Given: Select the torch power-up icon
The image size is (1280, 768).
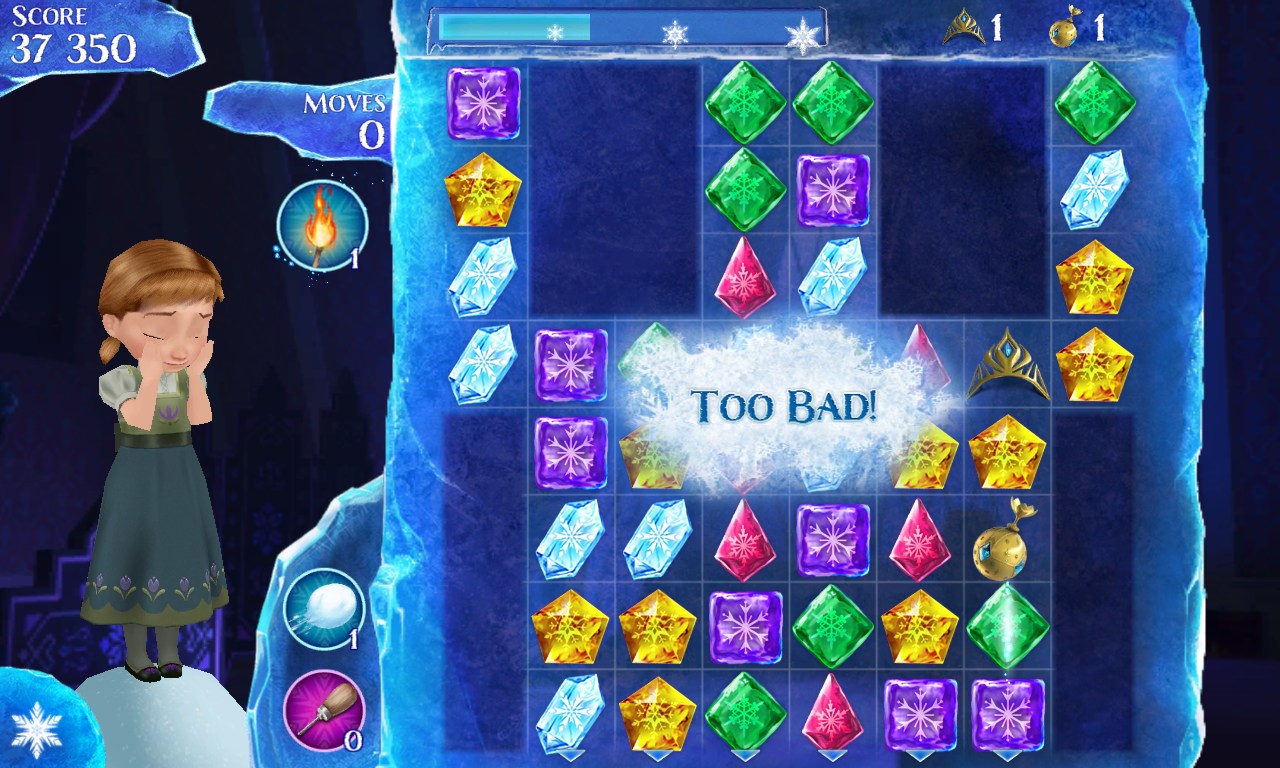Looking at the screenshot, I should tap(322, 222).
